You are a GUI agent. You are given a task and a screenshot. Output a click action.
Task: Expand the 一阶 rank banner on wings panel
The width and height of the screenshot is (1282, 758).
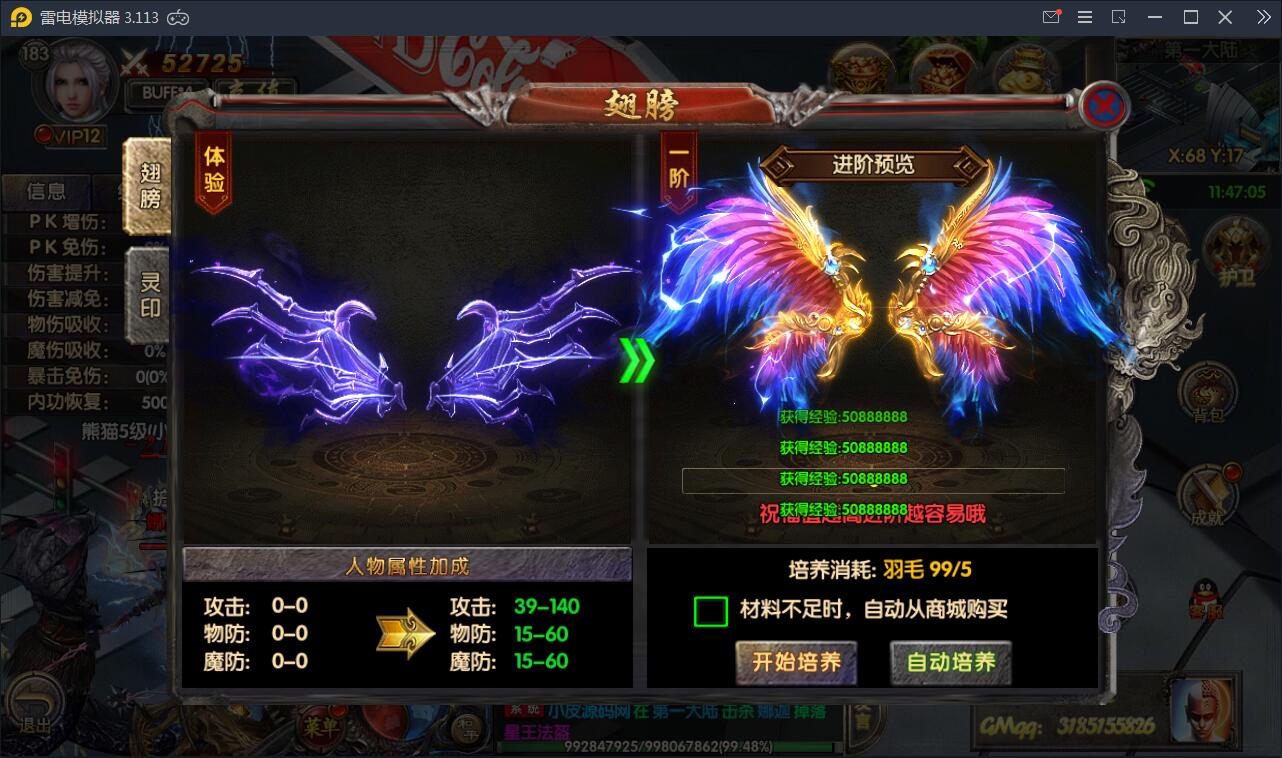coord(678,170)
